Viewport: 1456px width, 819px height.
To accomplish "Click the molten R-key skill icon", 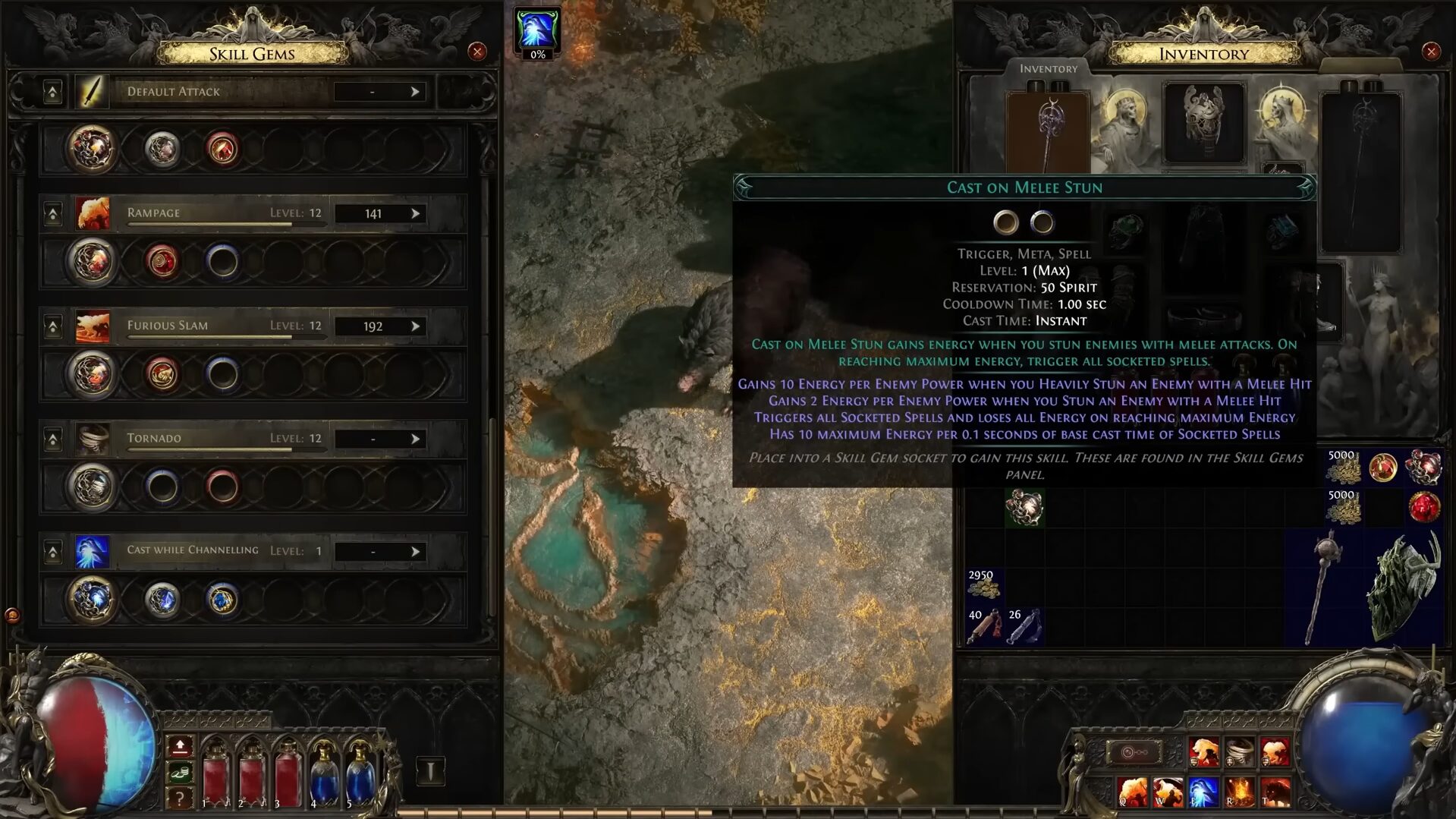I will click(1240, 792).
